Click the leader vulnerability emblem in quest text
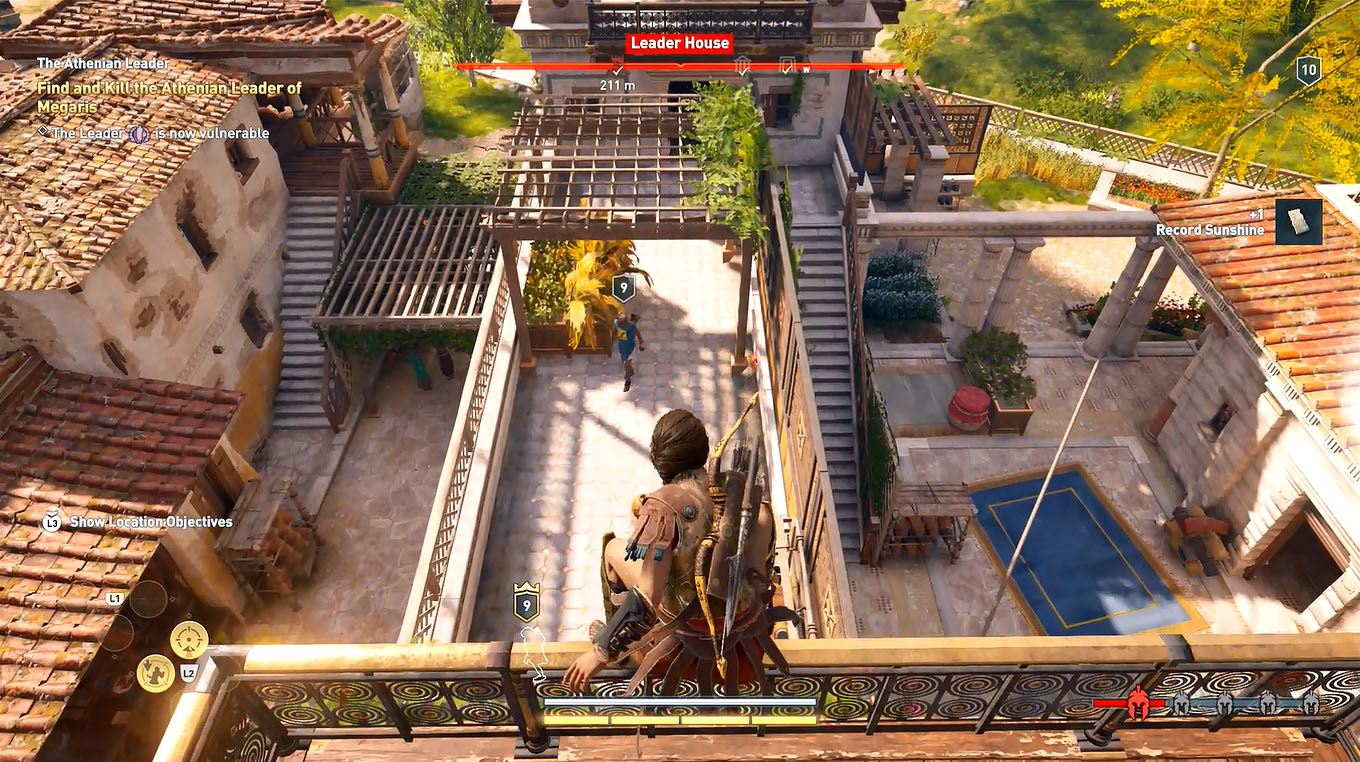The width and height of the screenshot is (1360, 762). (138, 133)
